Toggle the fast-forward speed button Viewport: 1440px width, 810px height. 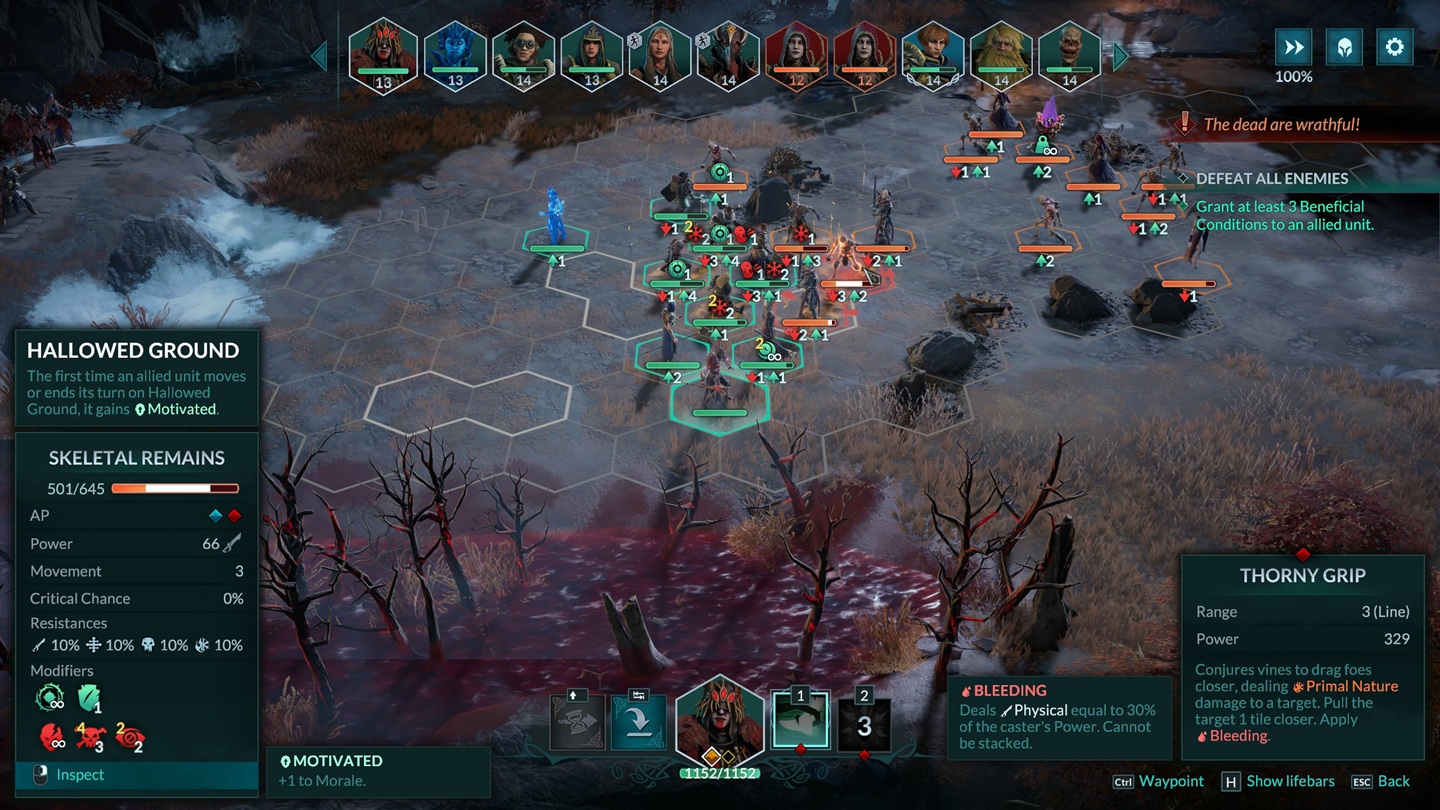pos(1294,47)
